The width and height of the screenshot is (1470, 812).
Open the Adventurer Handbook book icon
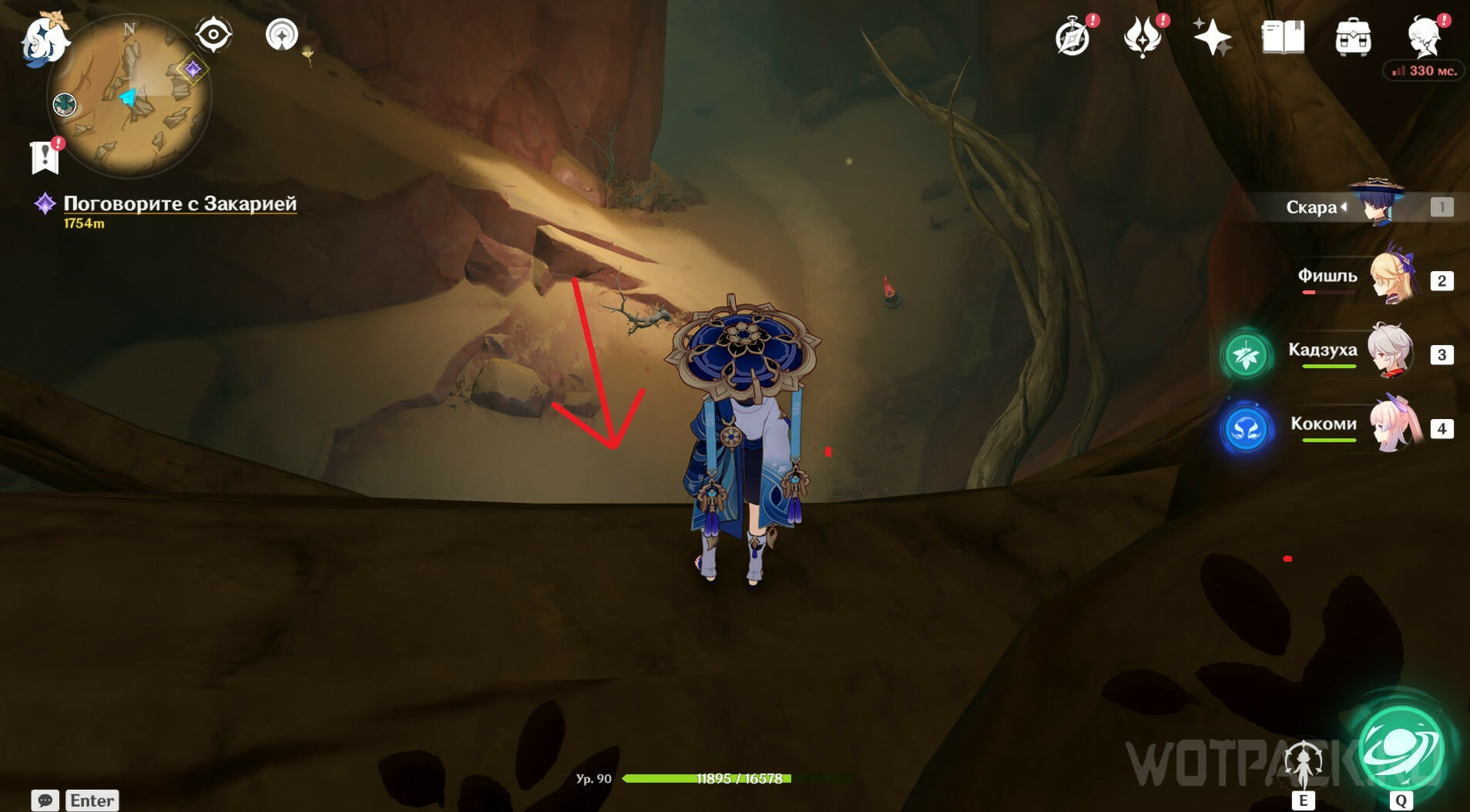(x=1283, y=37)
